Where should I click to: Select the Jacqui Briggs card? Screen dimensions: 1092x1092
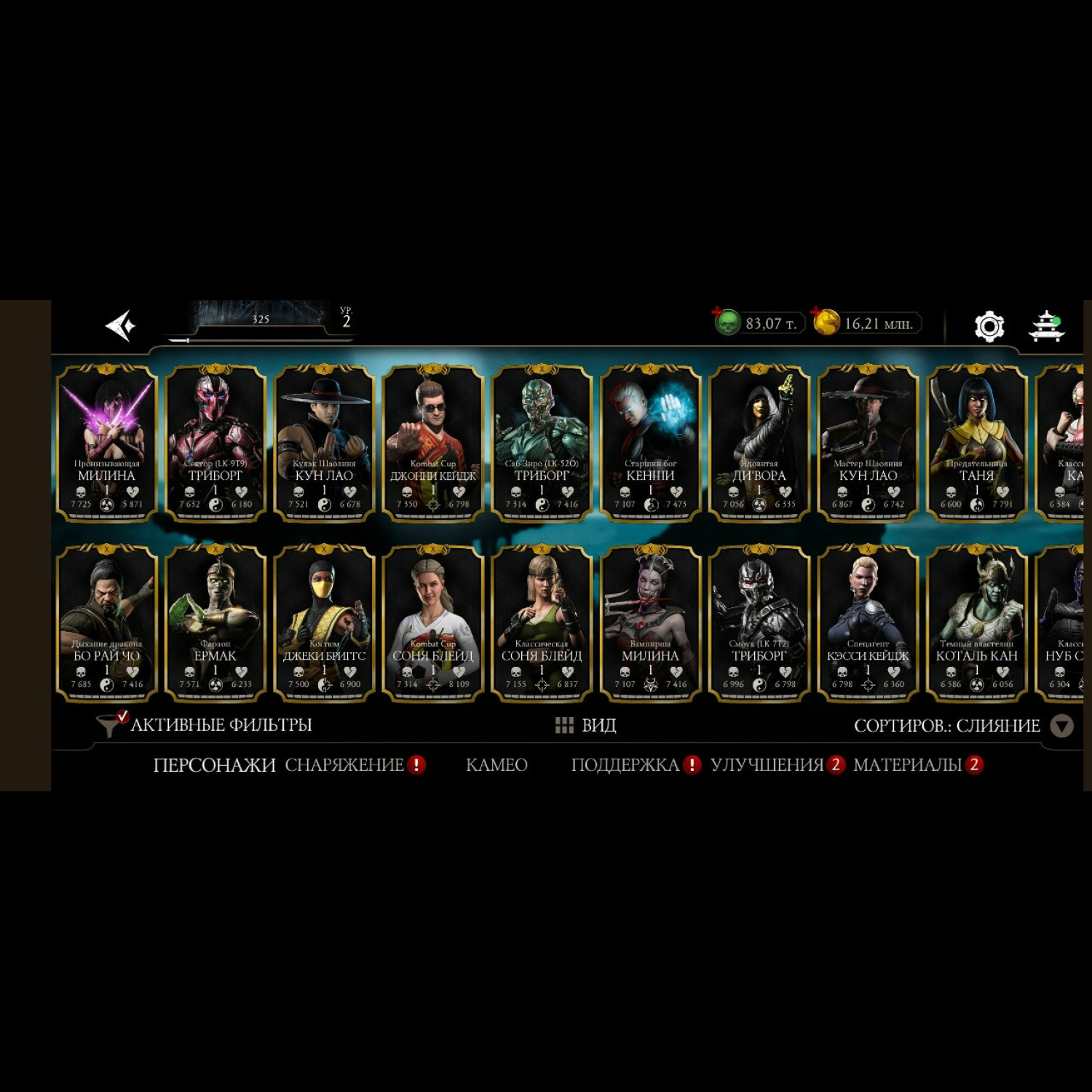324,623
